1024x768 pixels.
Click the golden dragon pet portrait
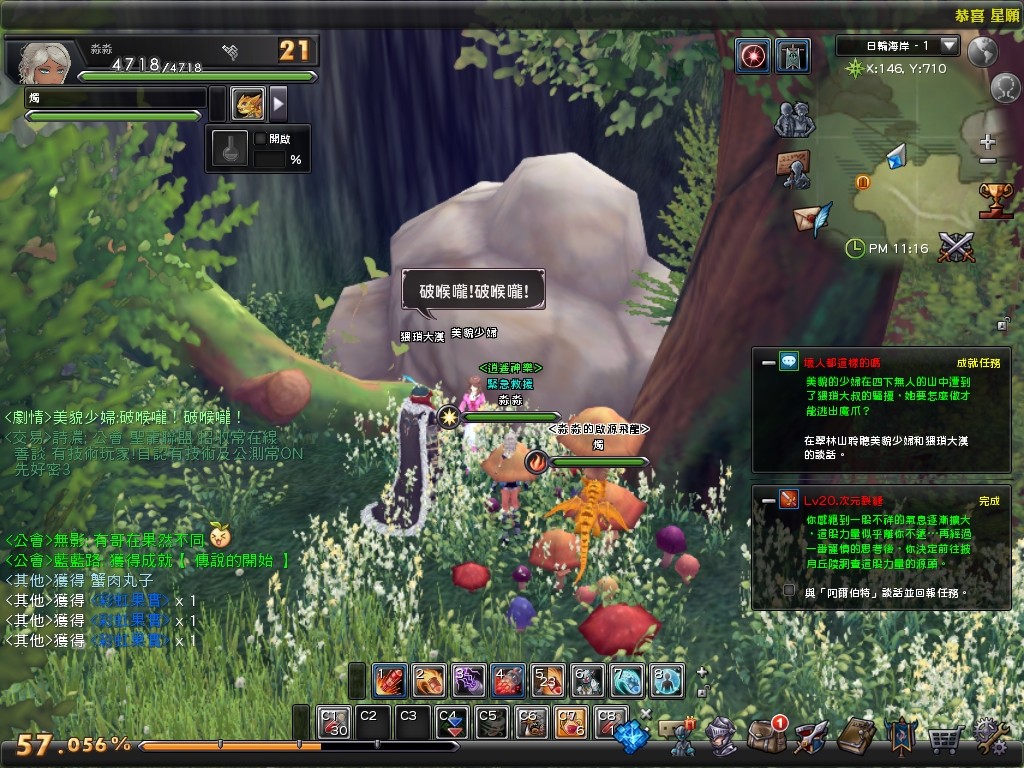248,103
